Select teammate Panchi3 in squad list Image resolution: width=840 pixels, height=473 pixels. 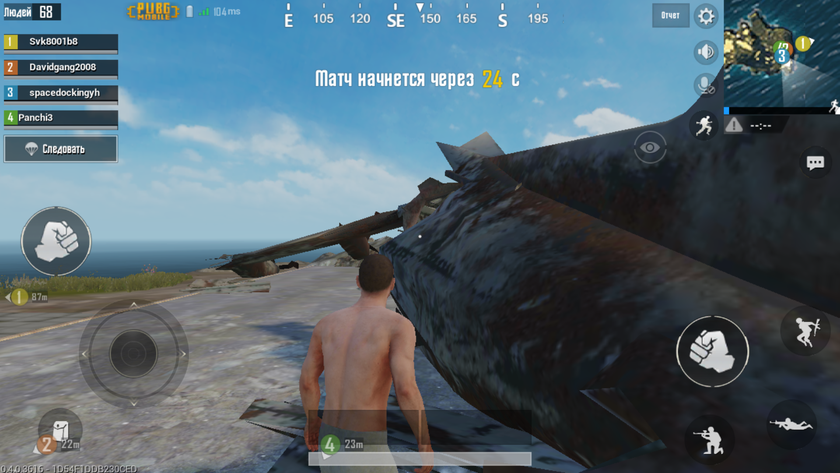click(60, 118)
